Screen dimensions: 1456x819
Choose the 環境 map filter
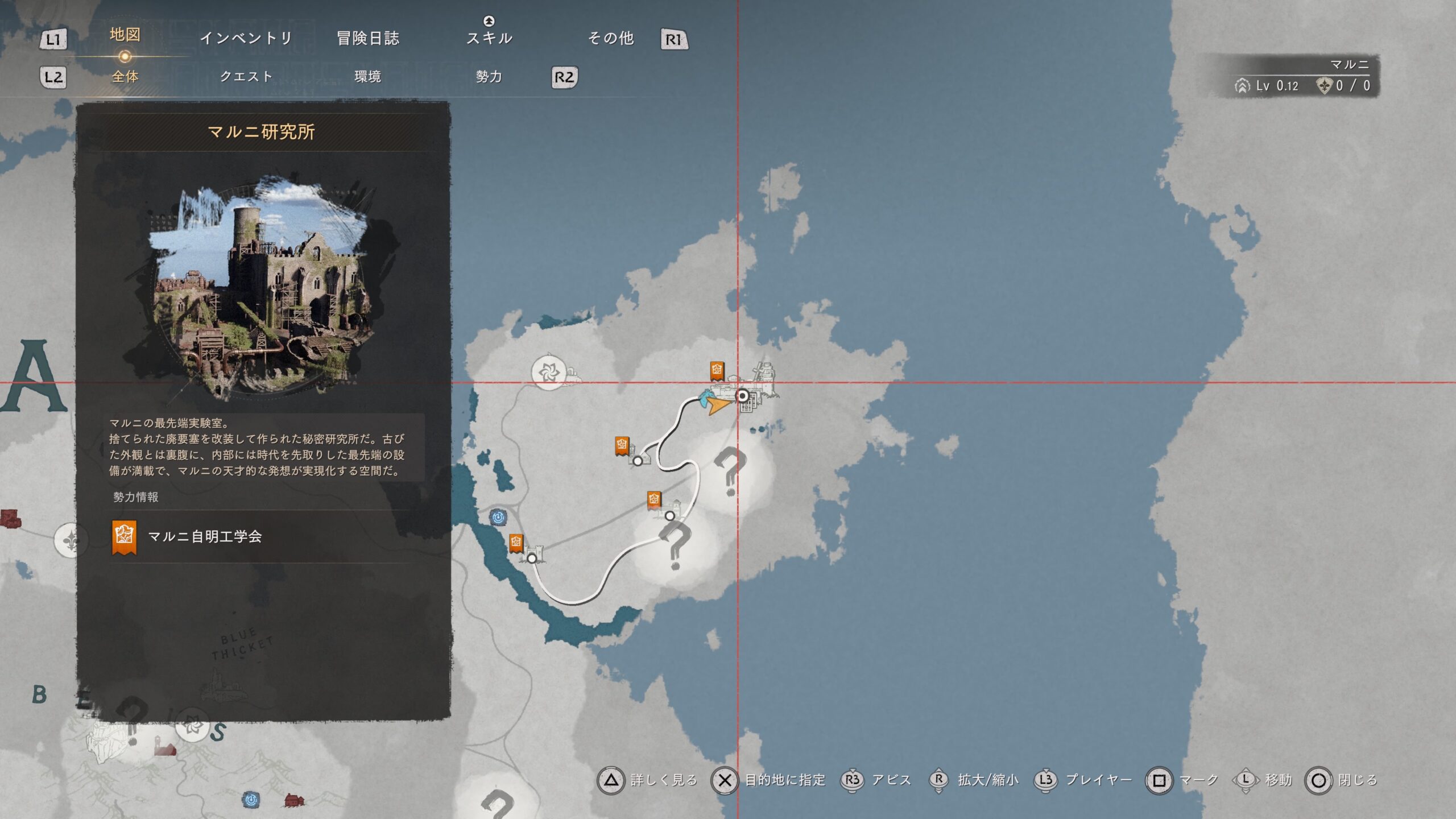pos(367,76)
